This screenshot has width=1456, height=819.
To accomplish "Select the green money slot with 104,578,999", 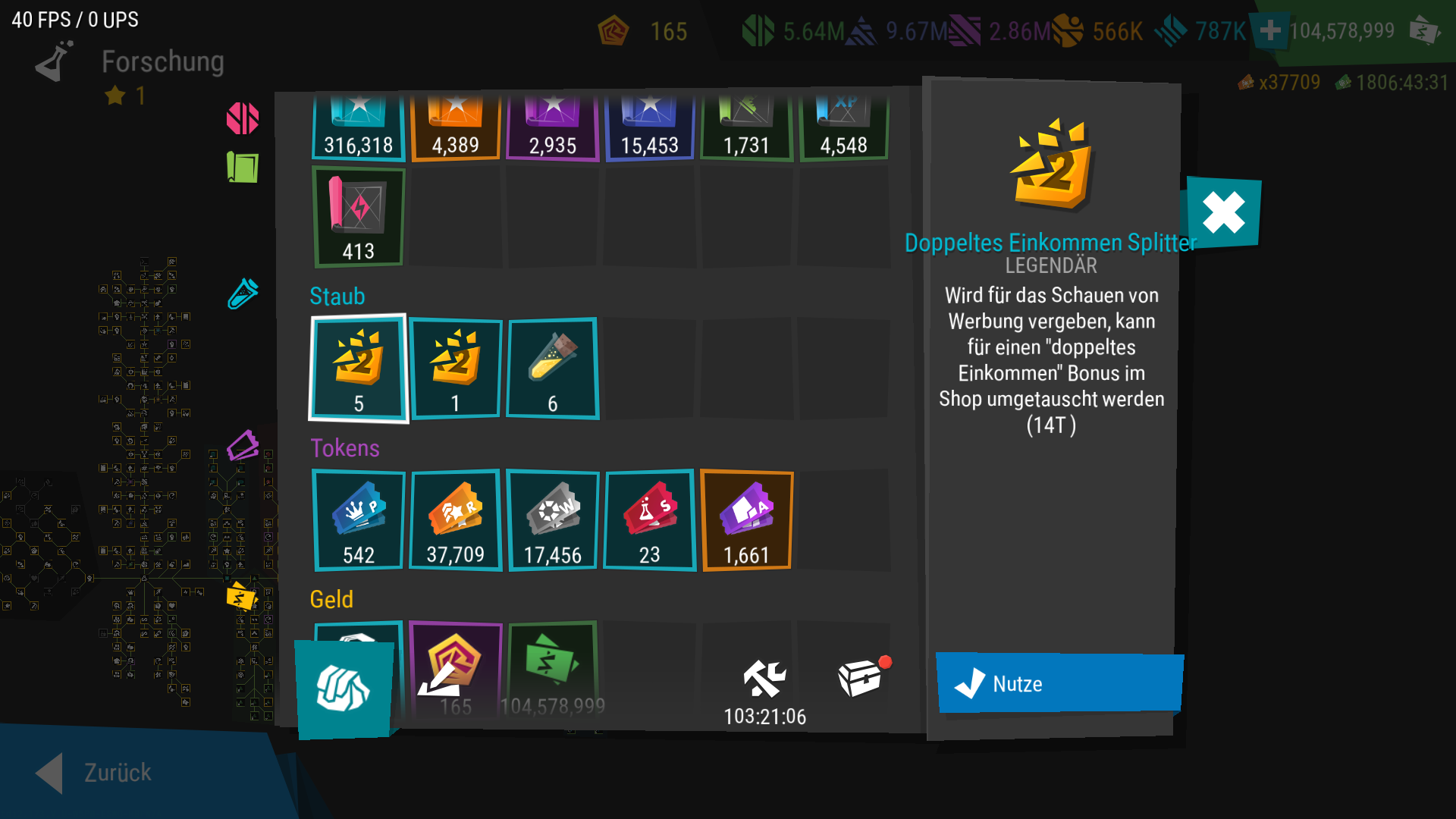I will tap(552, 667).
